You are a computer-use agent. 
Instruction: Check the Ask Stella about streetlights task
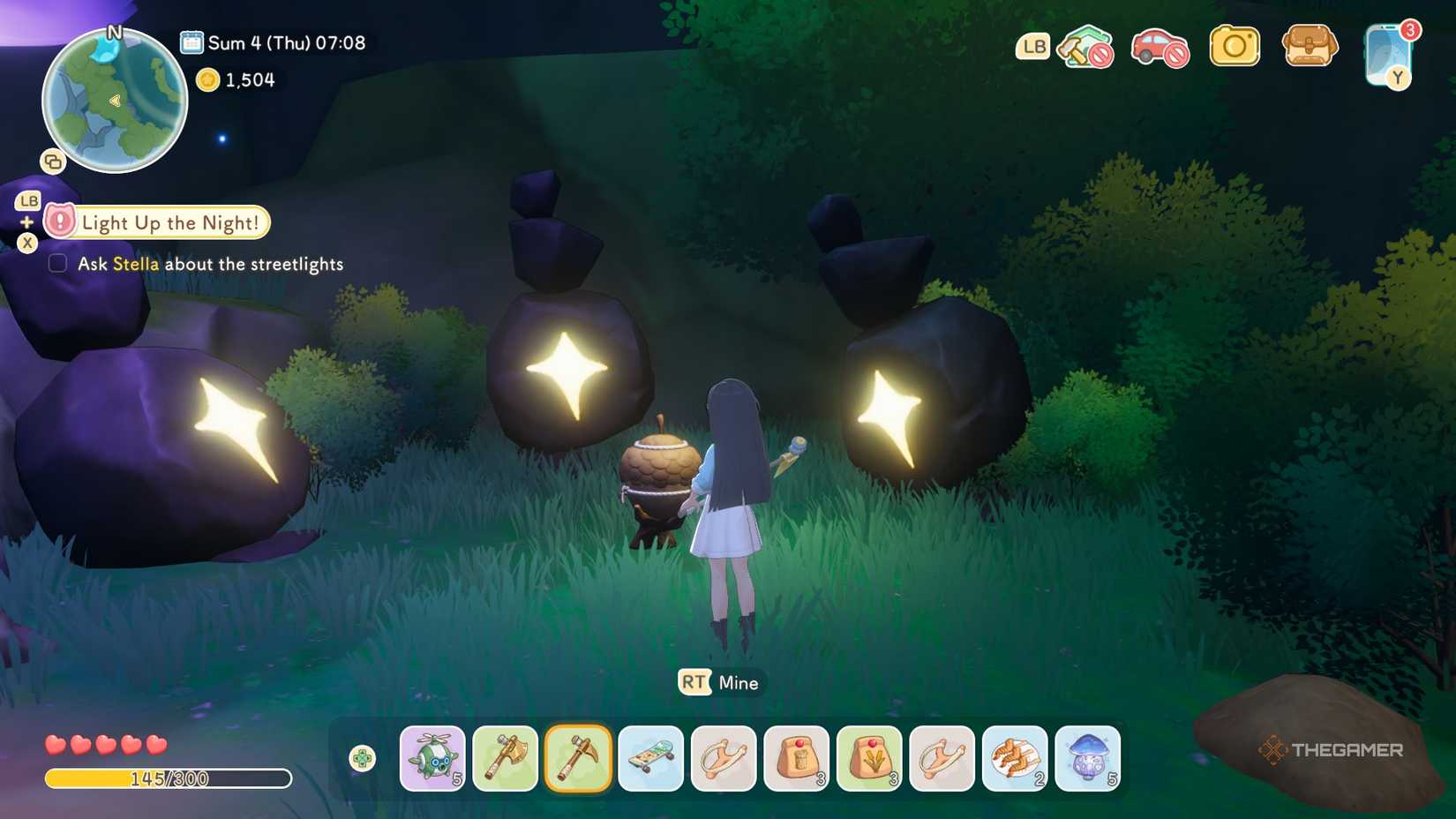(x=57, y=262)
